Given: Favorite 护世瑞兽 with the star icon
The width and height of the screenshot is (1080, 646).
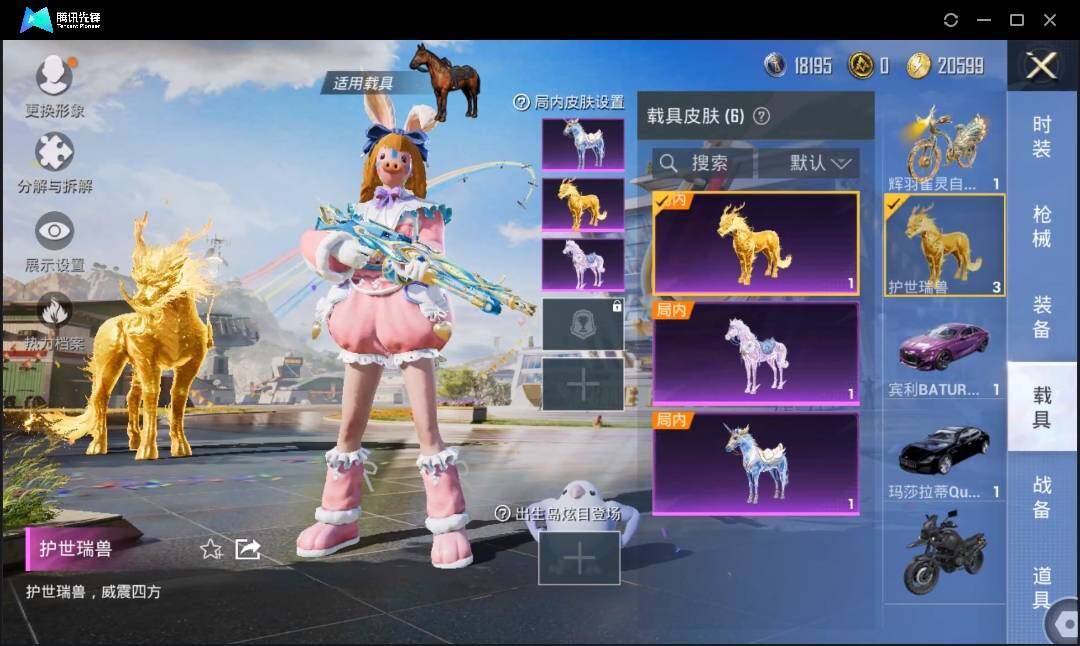Looking at the screenshot, I should [x=211, y=548].
